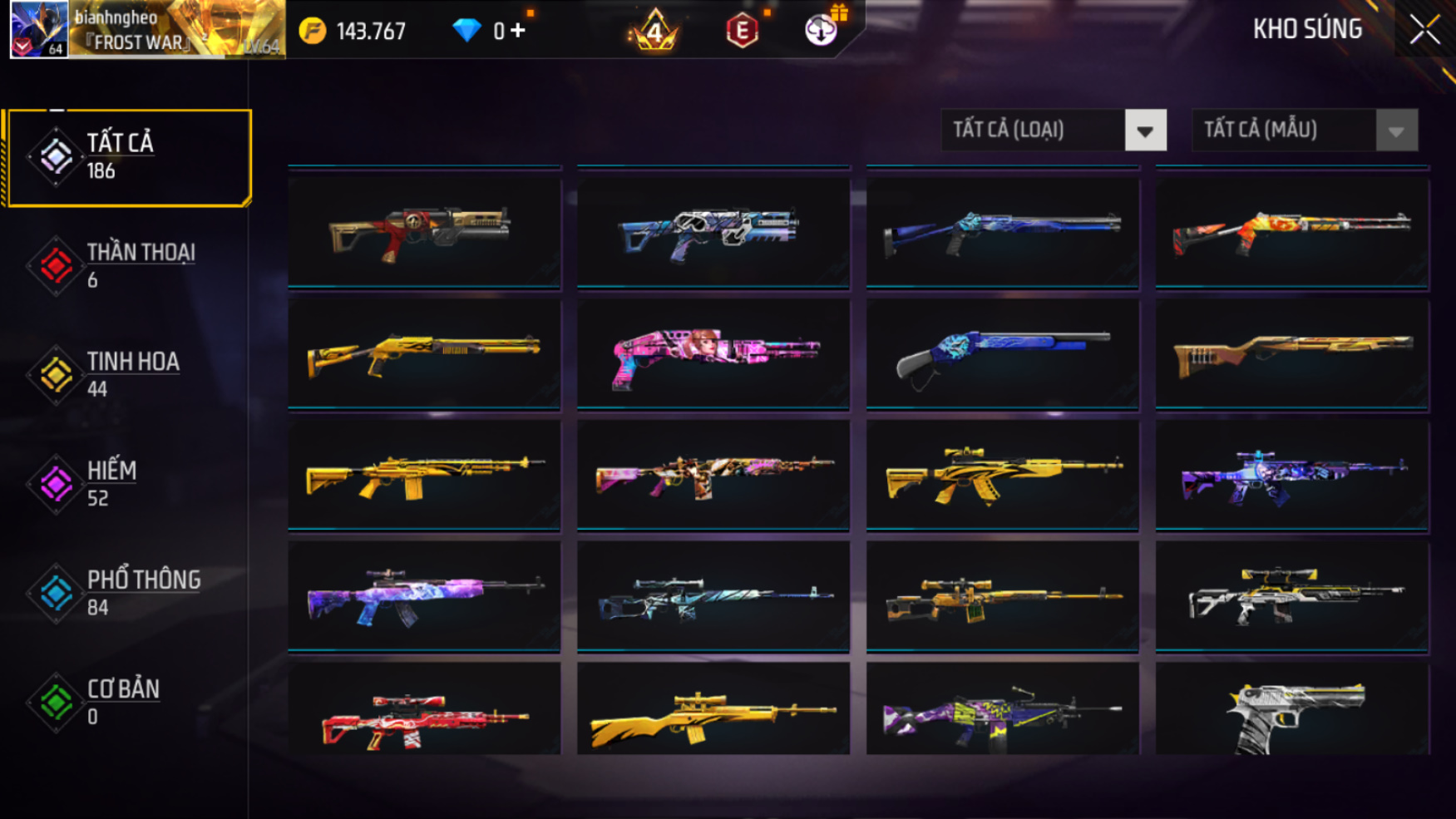Open the player profile banner
This screenshot has width=1456, height=819.
tap(147, 30)
